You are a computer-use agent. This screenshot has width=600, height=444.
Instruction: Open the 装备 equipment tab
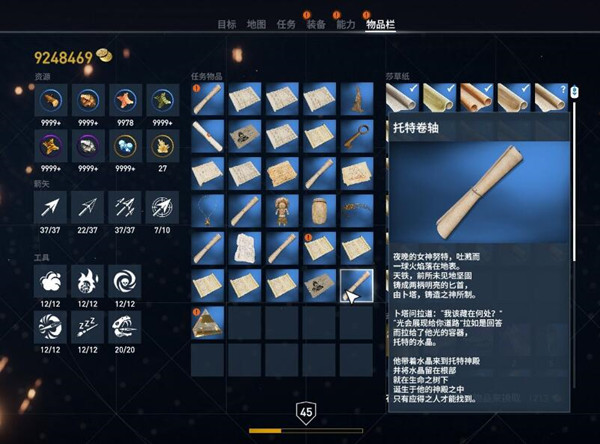pos(315,24)
